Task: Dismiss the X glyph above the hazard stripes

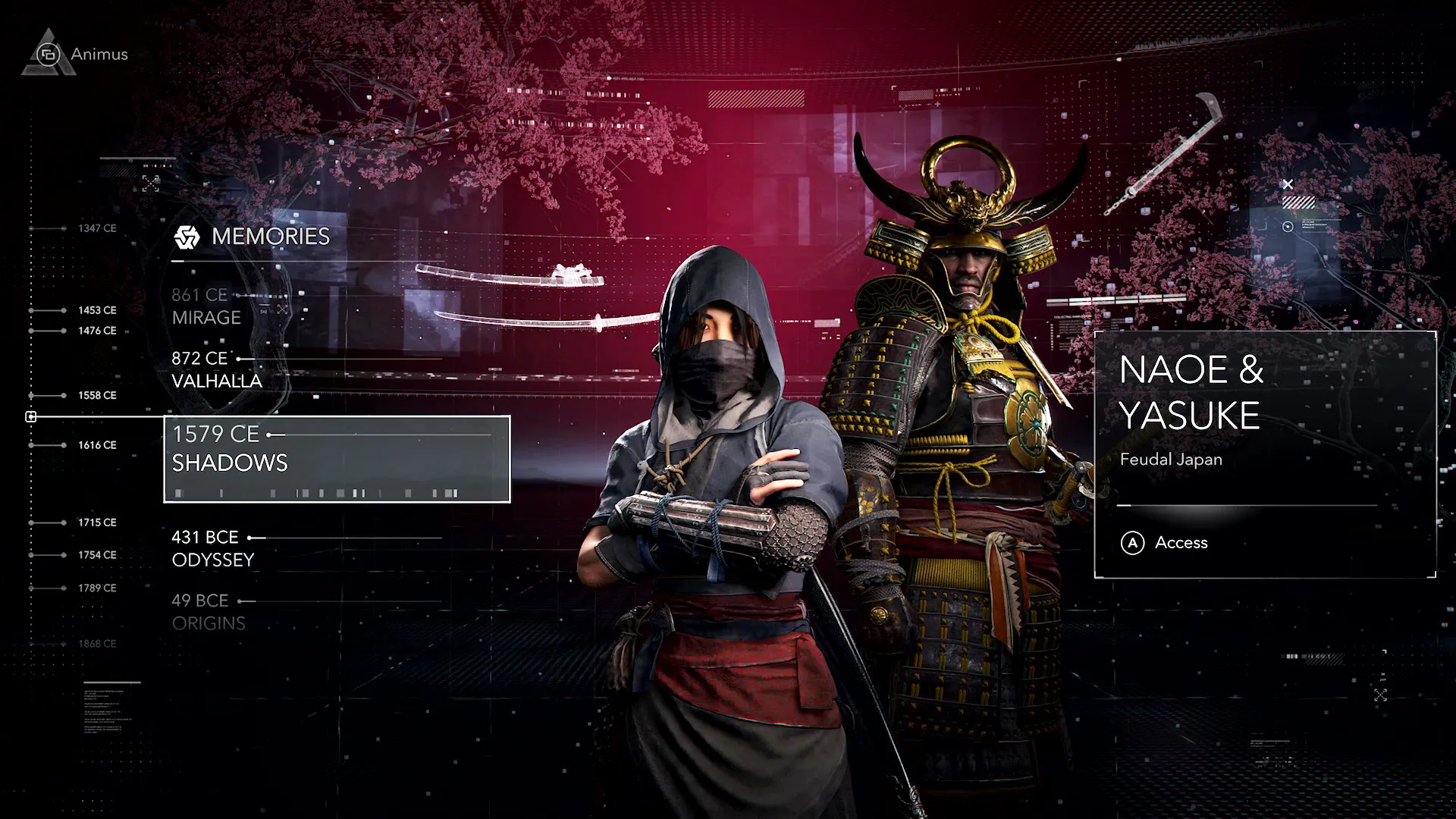Action: [x=1288, y=184]
